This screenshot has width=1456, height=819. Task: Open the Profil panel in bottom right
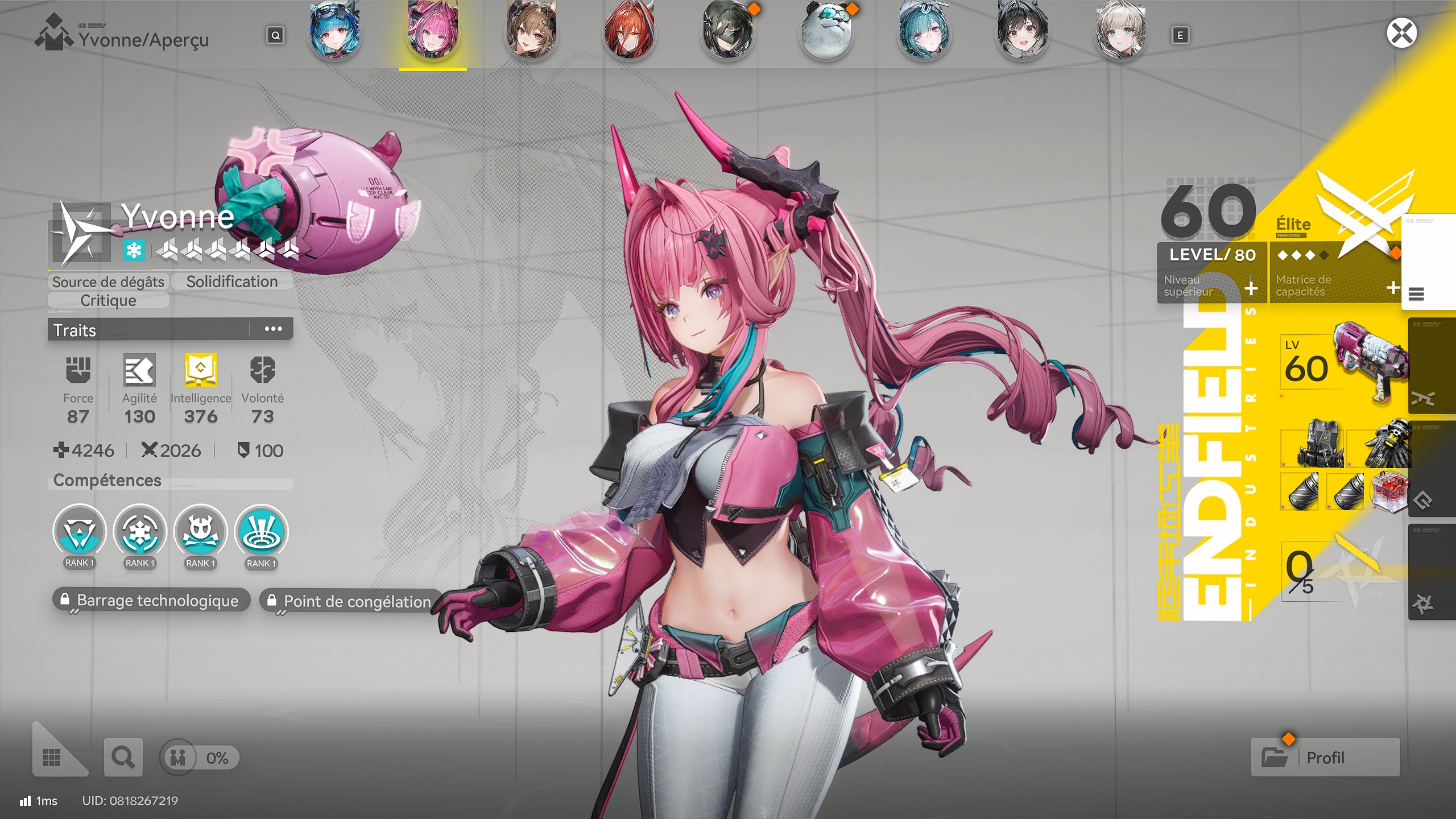1327,758
